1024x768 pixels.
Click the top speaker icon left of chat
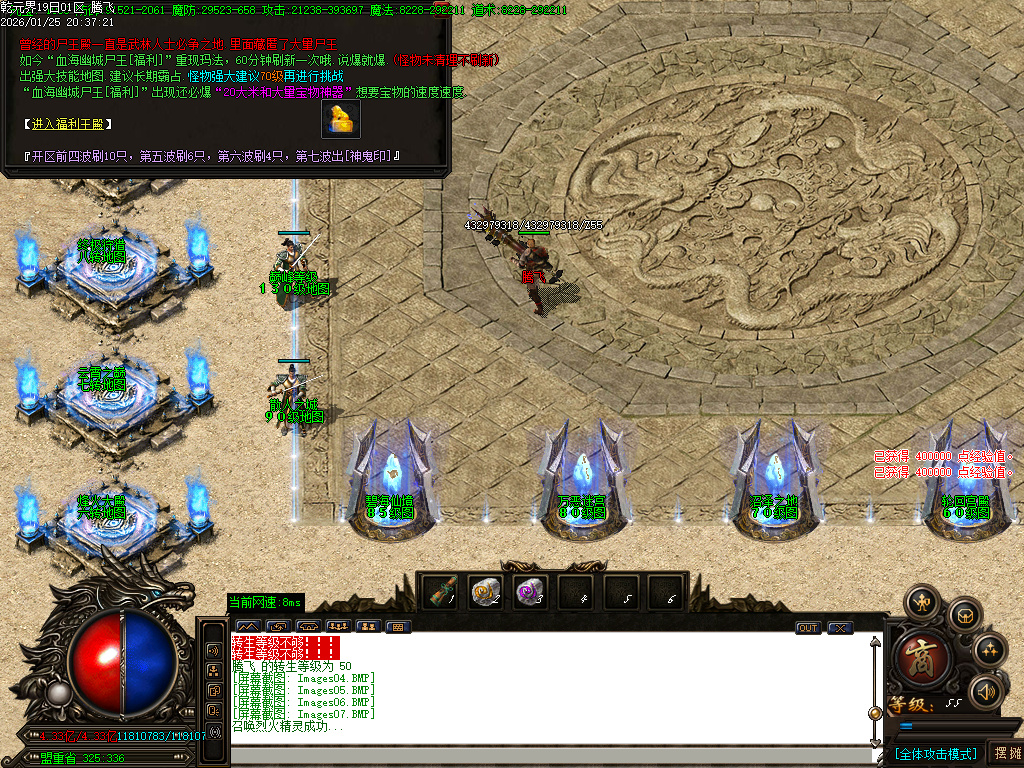[x=214, y=650]
